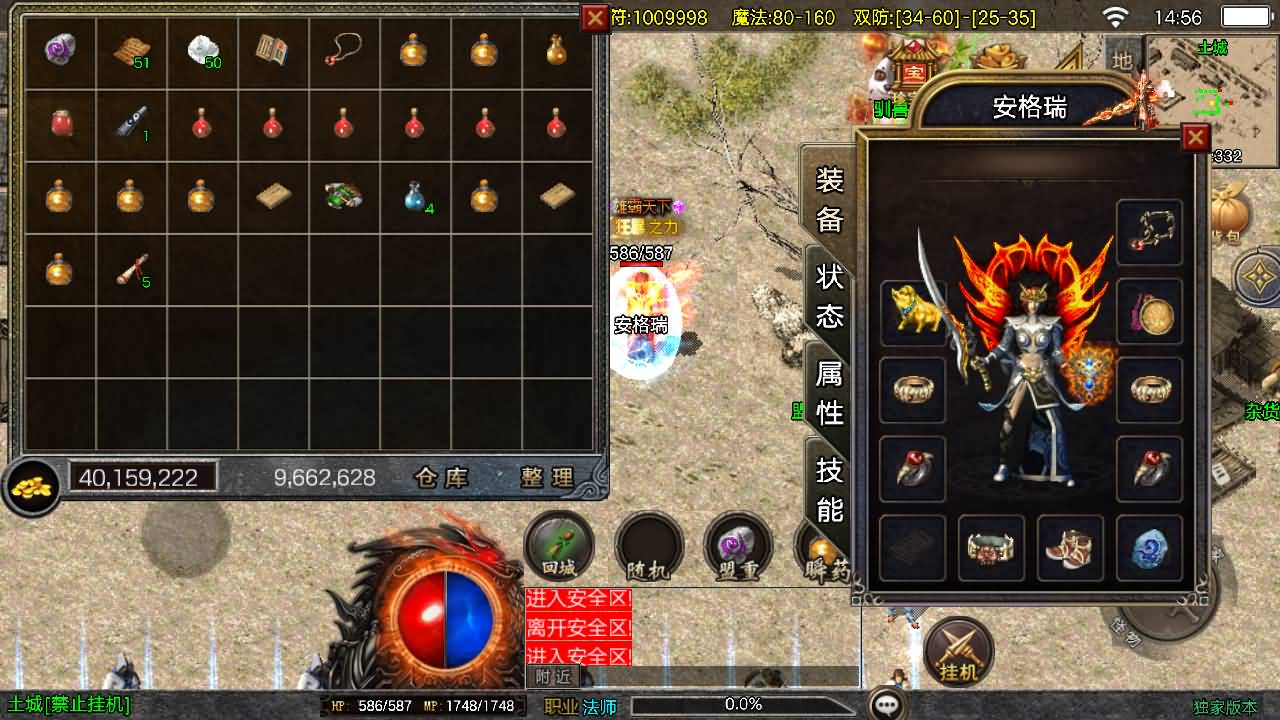
Task: Close the 安格瑞 character panel
Action: click(1195, 138)
